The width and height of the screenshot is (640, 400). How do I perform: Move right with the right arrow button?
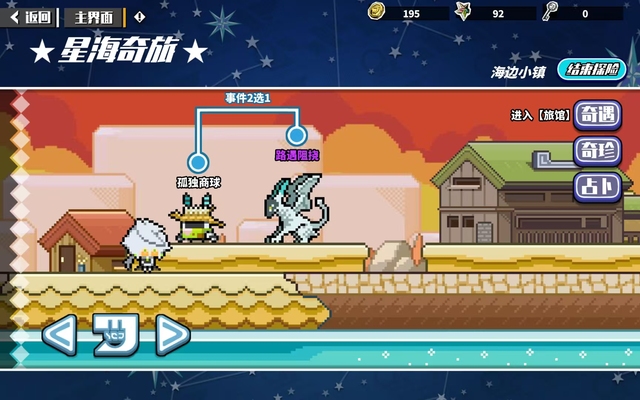click(171, 335)
